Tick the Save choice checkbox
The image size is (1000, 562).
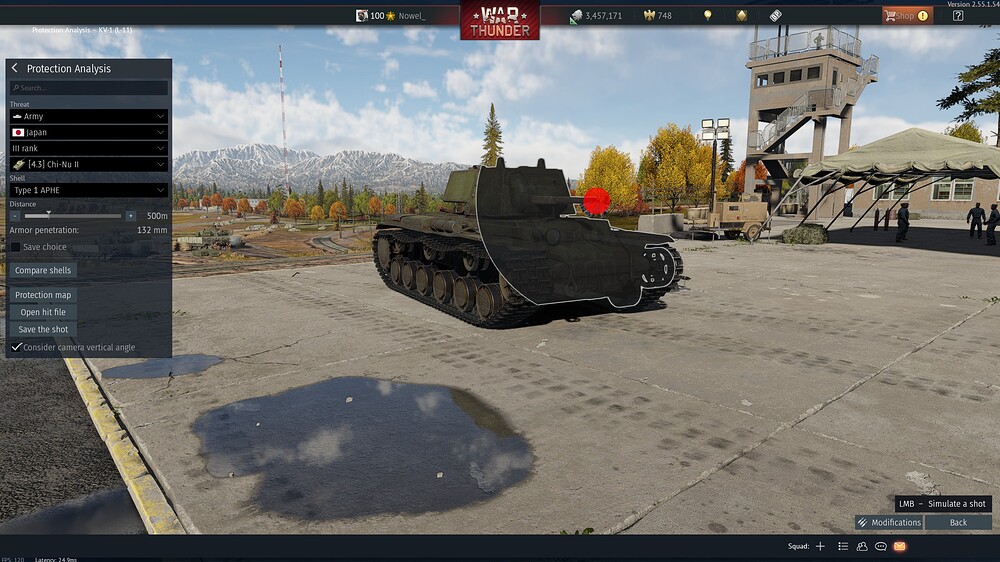pos(16,247)
